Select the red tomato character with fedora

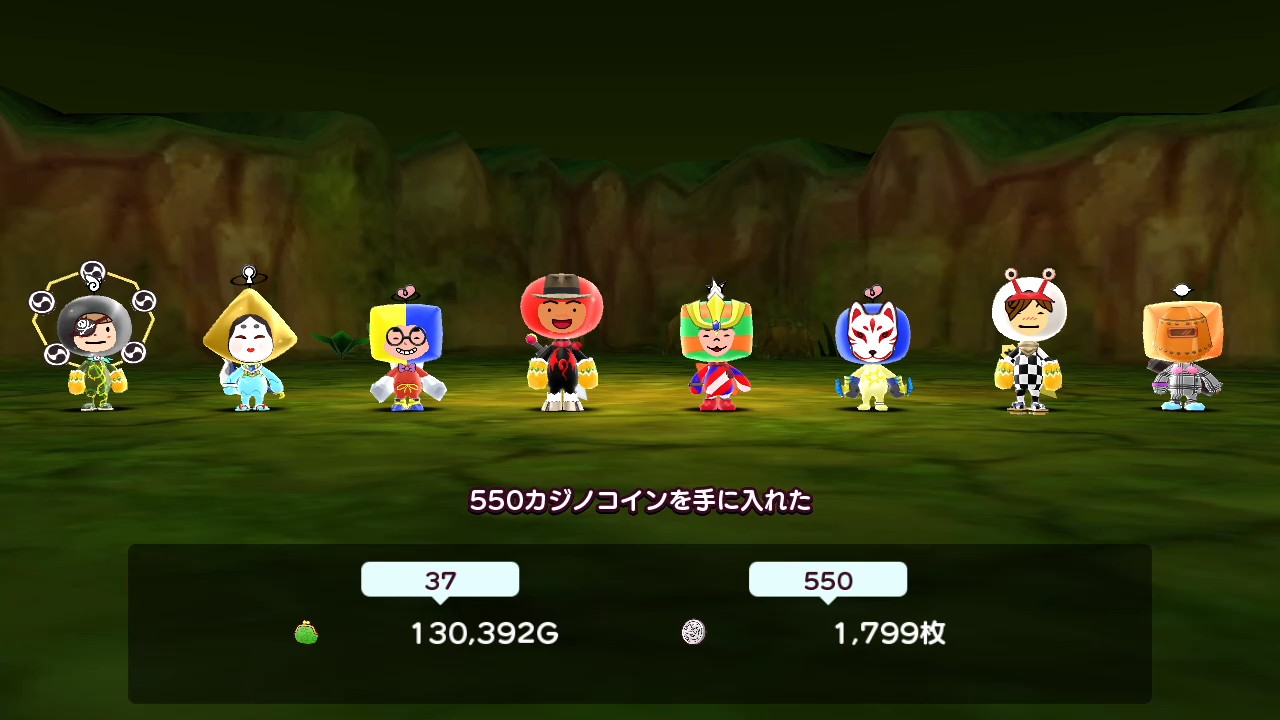[x=562, y=340]
